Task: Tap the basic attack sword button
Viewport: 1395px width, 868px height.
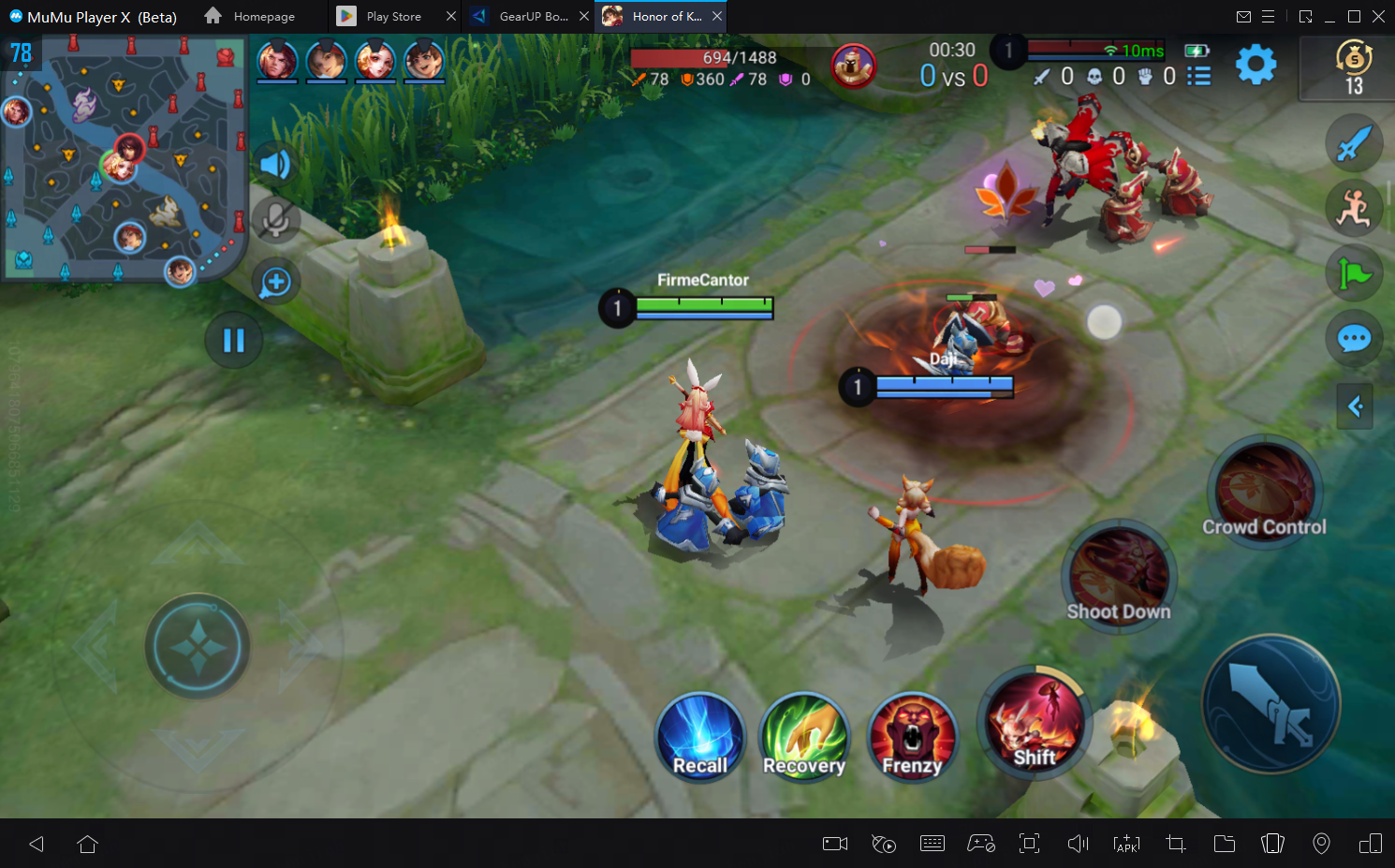Action: click(x=1270, y=703)
